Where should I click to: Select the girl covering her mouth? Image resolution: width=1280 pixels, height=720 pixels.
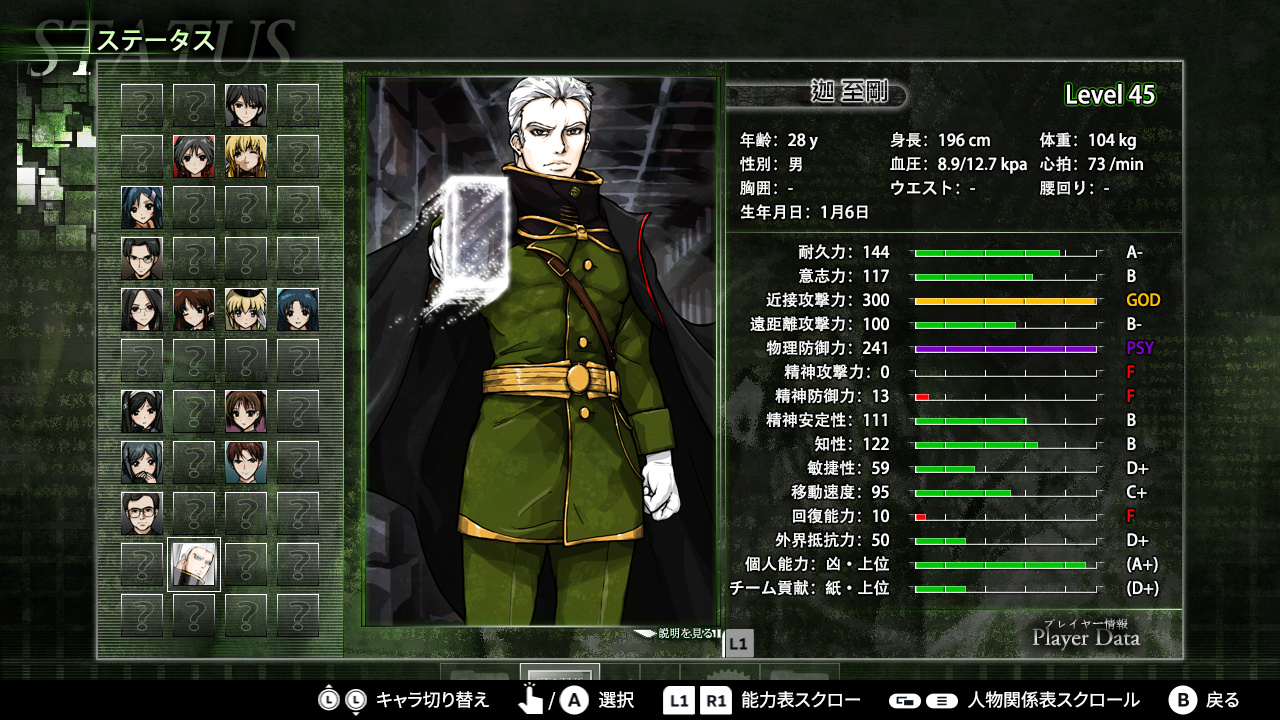pos(142,462)
